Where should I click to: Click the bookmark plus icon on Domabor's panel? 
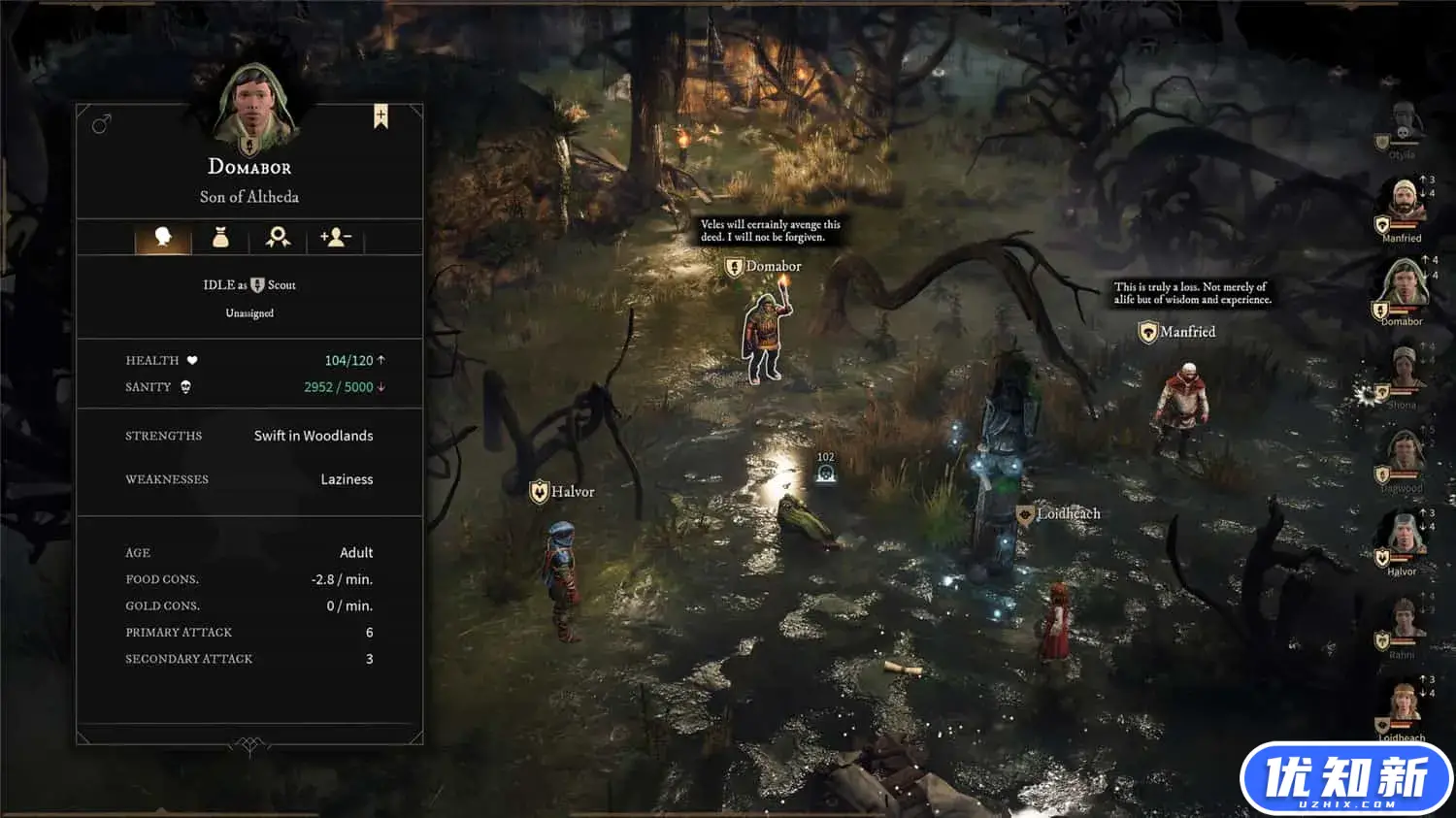pos(381,116)
